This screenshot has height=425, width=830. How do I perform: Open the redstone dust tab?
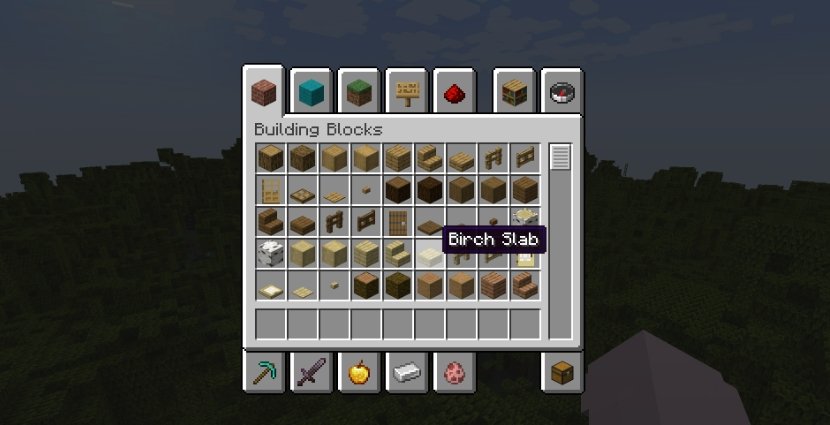tap(456, 92)
